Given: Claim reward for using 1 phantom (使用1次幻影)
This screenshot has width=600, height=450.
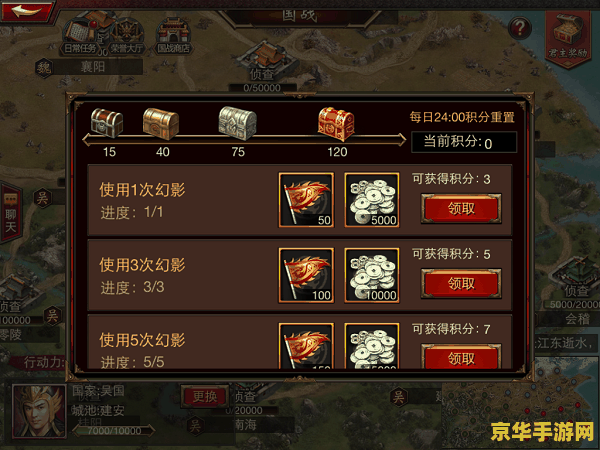Looking at the screenshot, I should [447, 208].
